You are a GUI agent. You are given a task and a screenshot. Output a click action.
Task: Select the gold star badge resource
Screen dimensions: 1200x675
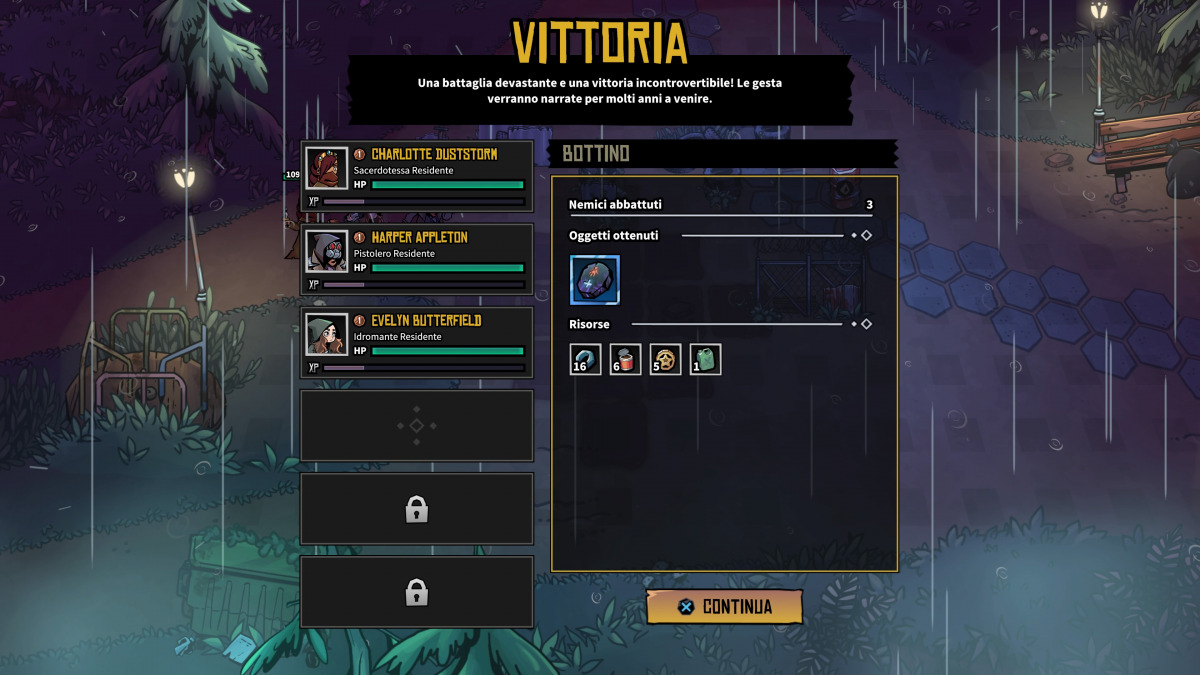coord(665,359)
